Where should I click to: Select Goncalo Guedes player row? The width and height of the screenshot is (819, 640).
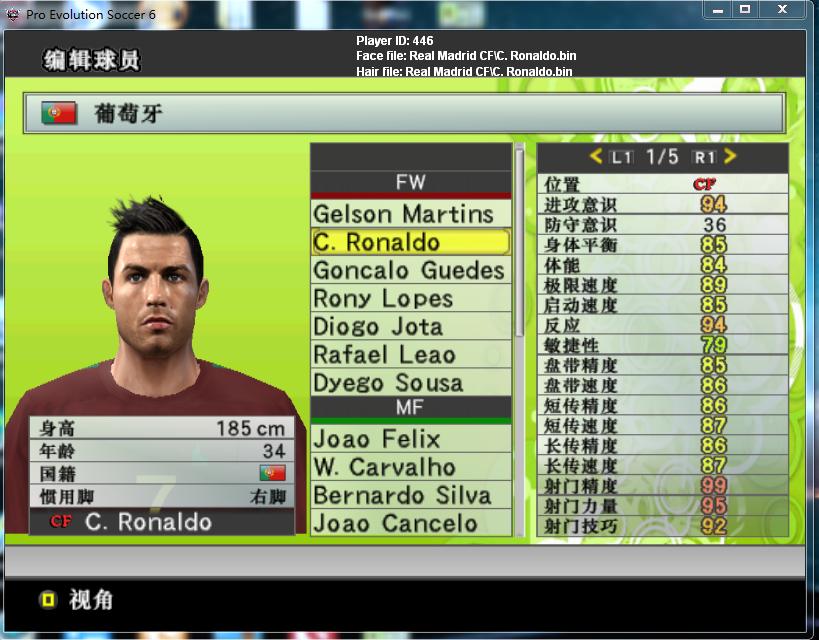pyautogui.click(x=410, y=270)
